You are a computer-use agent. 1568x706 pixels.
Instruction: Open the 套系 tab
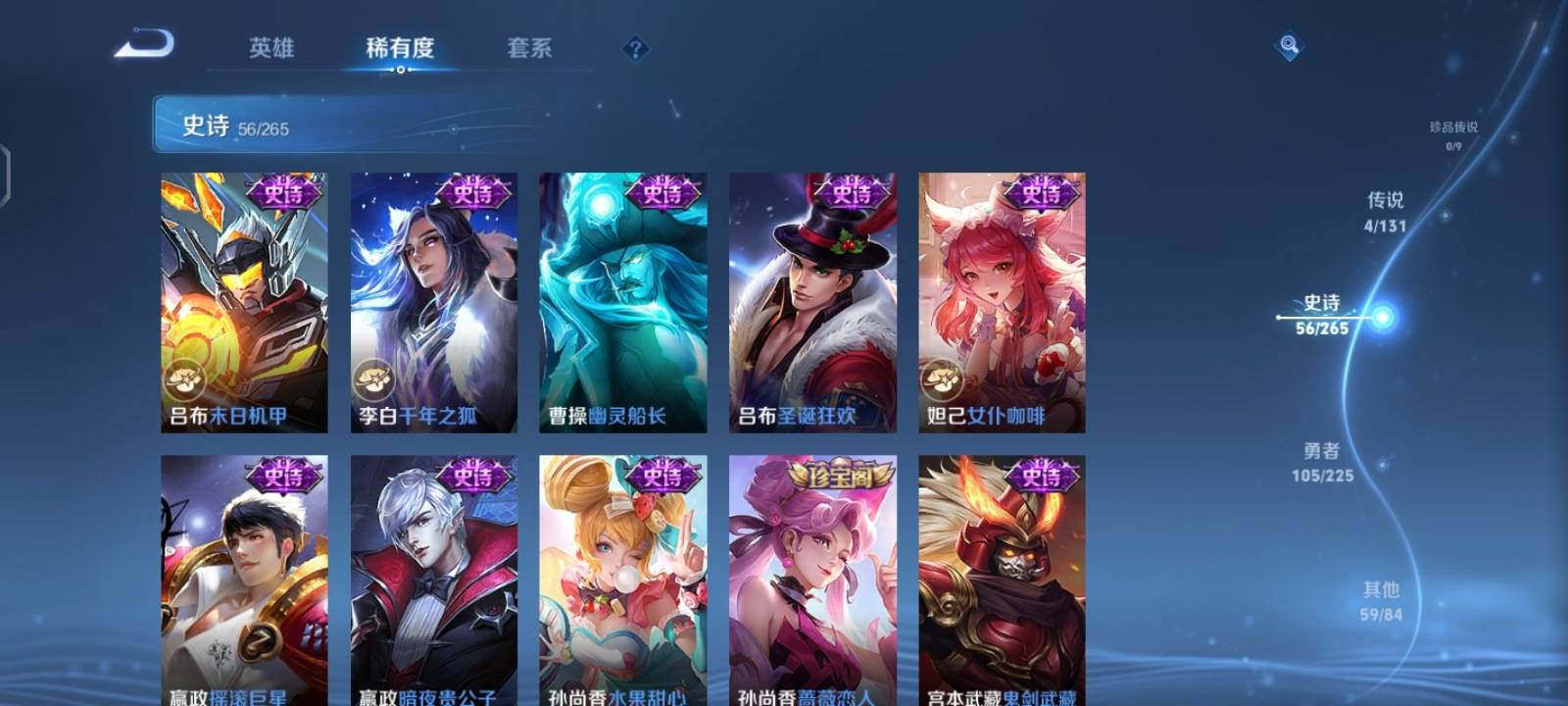(530, 47)
